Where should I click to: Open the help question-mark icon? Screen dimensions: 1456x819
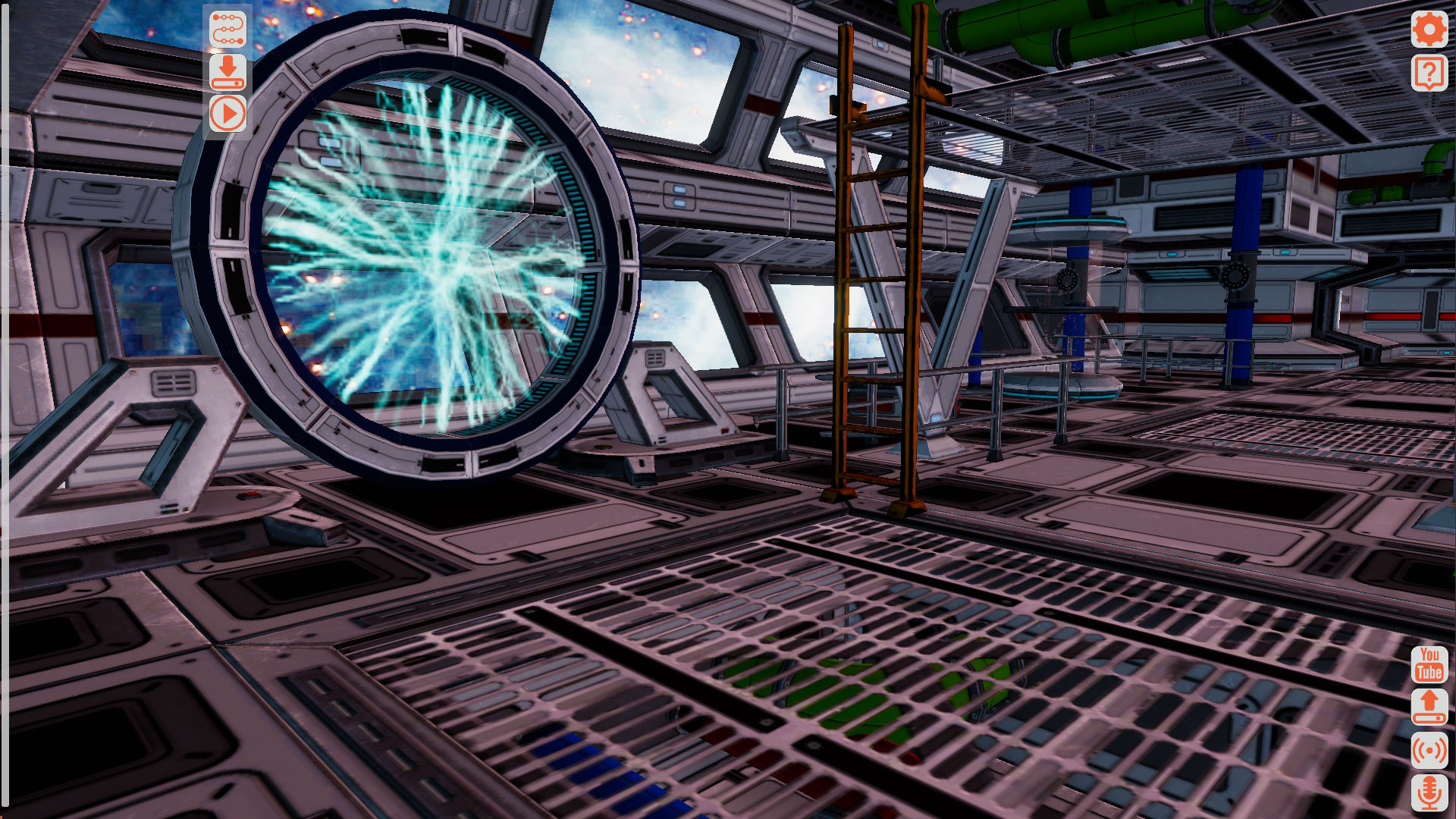click(x=1429, y=74)
